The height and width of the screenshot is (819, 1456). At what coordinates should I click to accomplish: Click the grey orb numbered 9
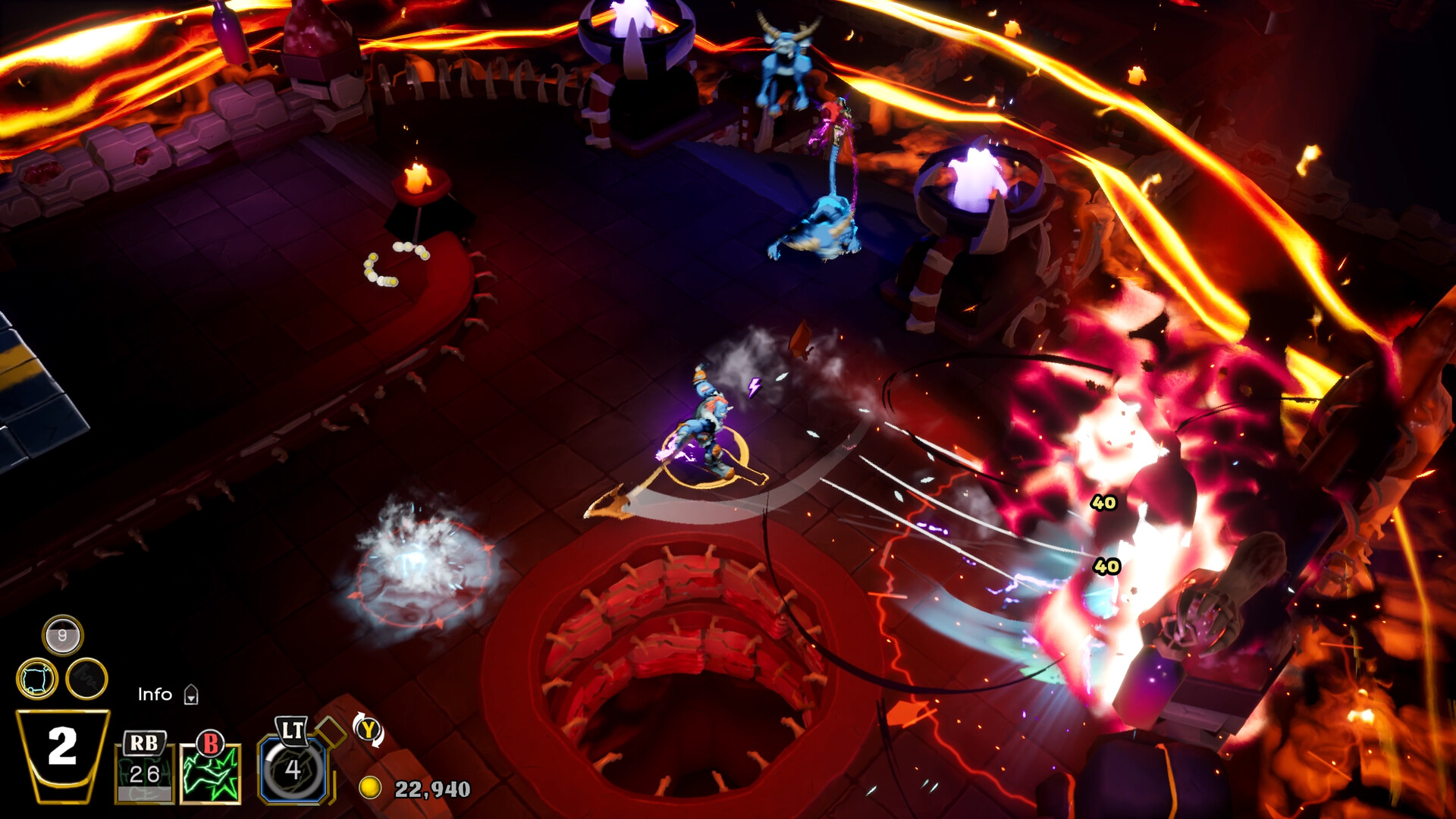pyautogui.click(x=62, y=635)
